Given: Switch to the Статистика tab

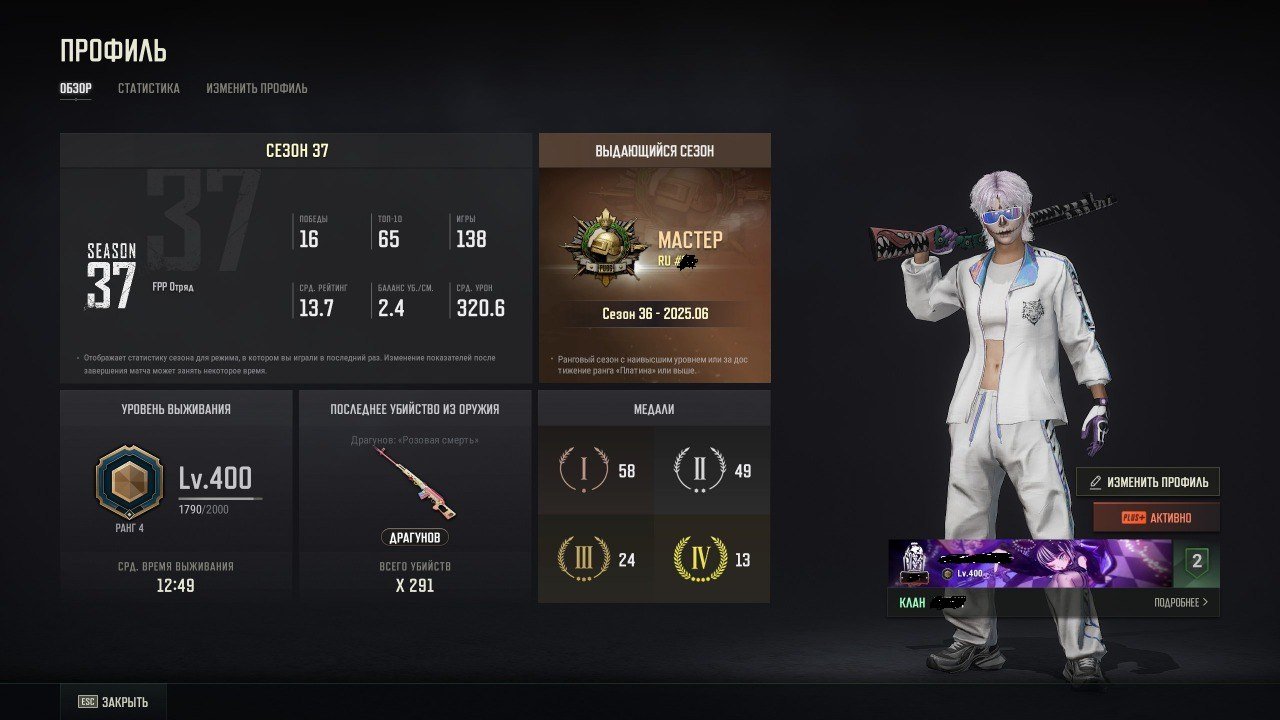Looking at the screenshot, I should pyautogui.click(x=149, y=88).
